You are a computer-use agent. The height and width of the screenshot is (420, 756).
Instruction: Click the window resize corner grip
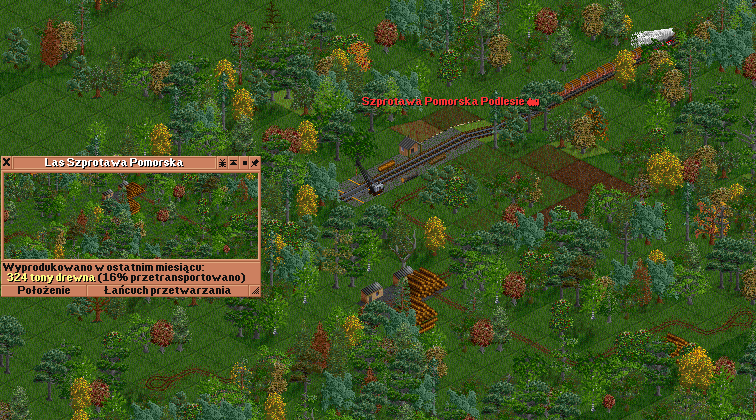(254, 290)
